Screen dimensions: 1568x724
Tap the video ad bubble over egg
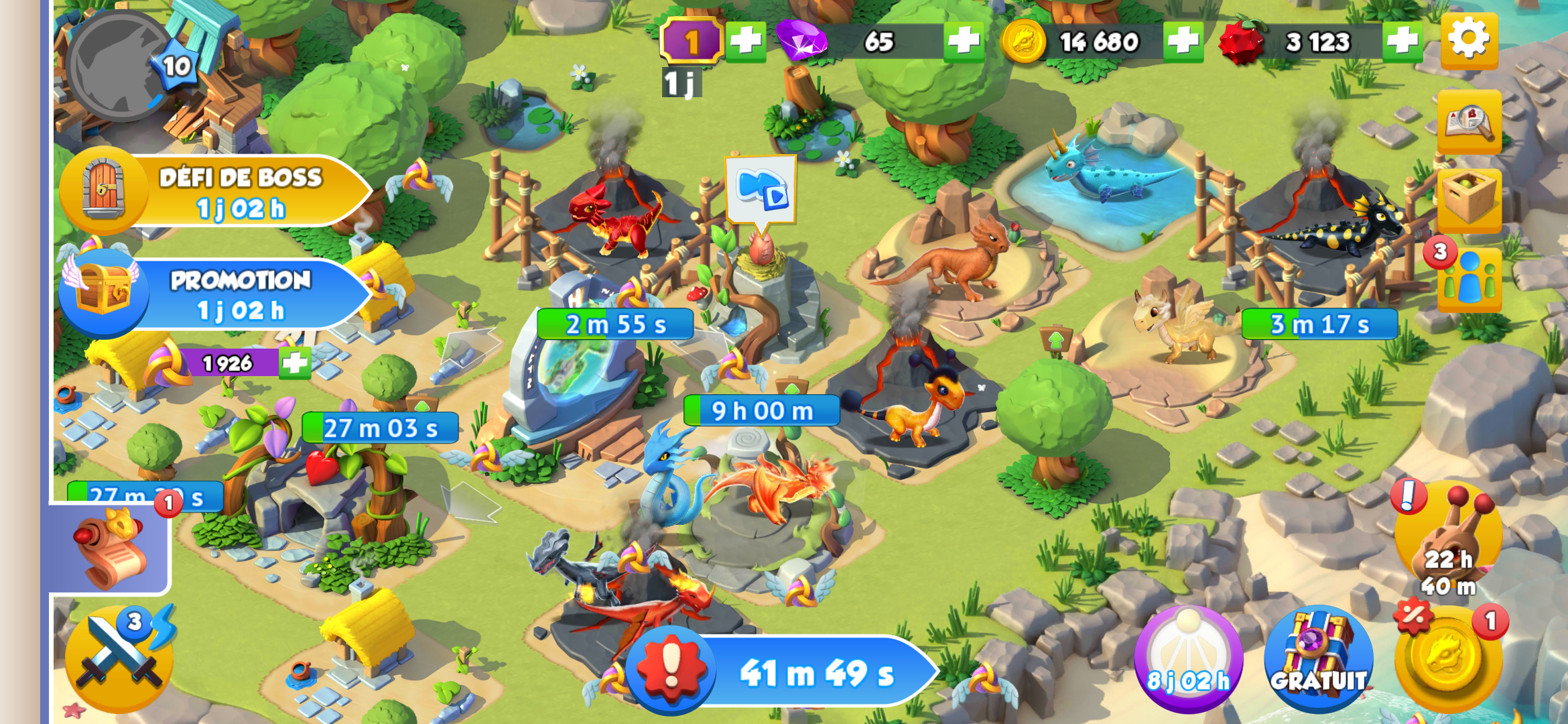761,189
